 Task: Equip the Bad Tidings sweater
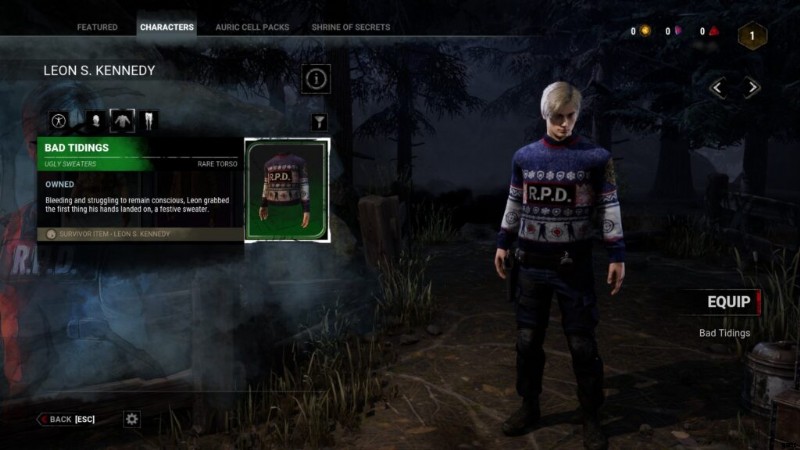729,302
